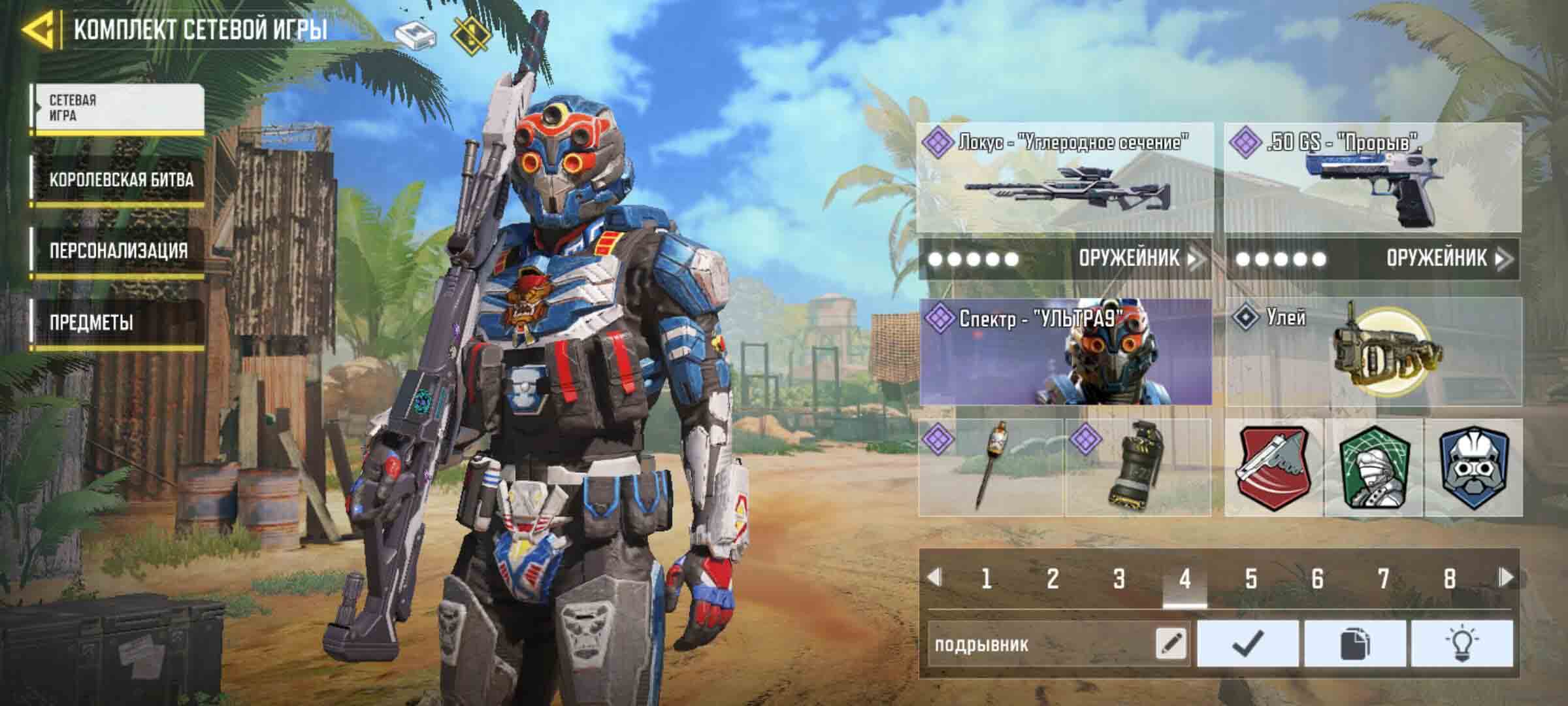Screen dimensions: 1568x706
Task: Switch to the Королевская битва tab
Action: click(x=119, y=180)
